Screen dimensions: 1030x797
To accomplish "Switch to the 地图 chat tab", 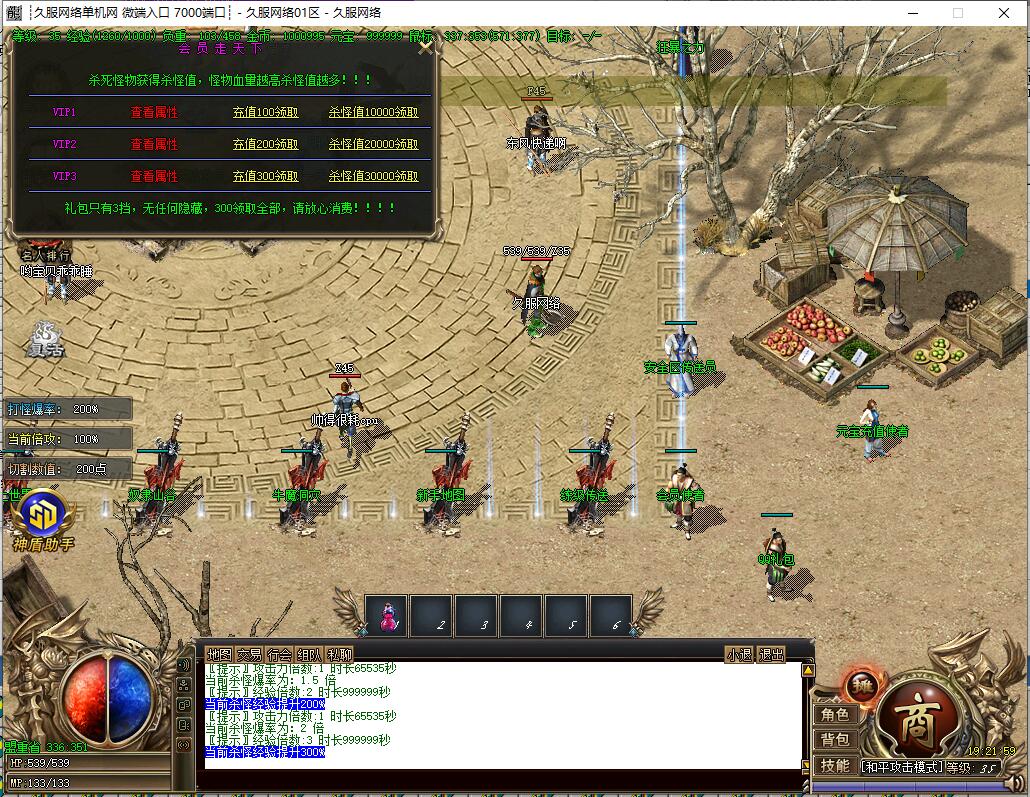I will (x=219, y=655).
